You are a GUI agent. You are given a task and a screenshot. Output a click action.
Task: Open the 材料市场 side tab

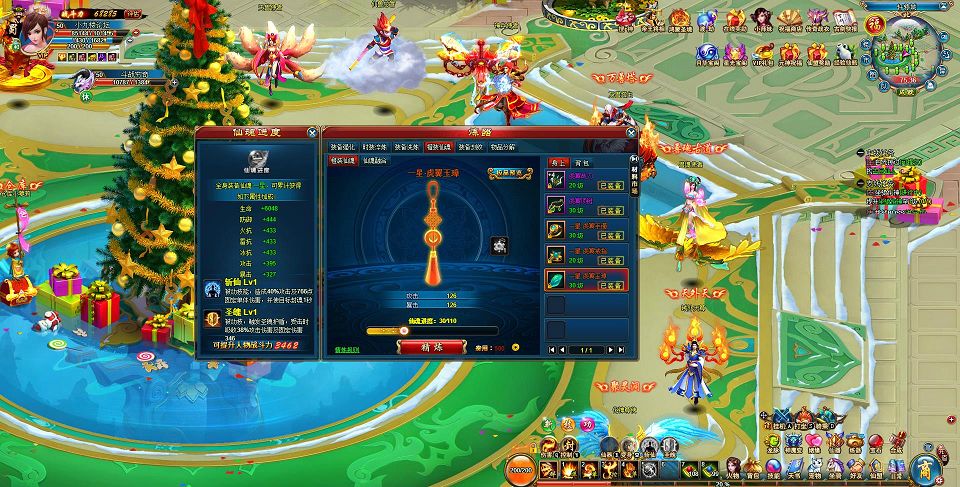pos(635,172)
